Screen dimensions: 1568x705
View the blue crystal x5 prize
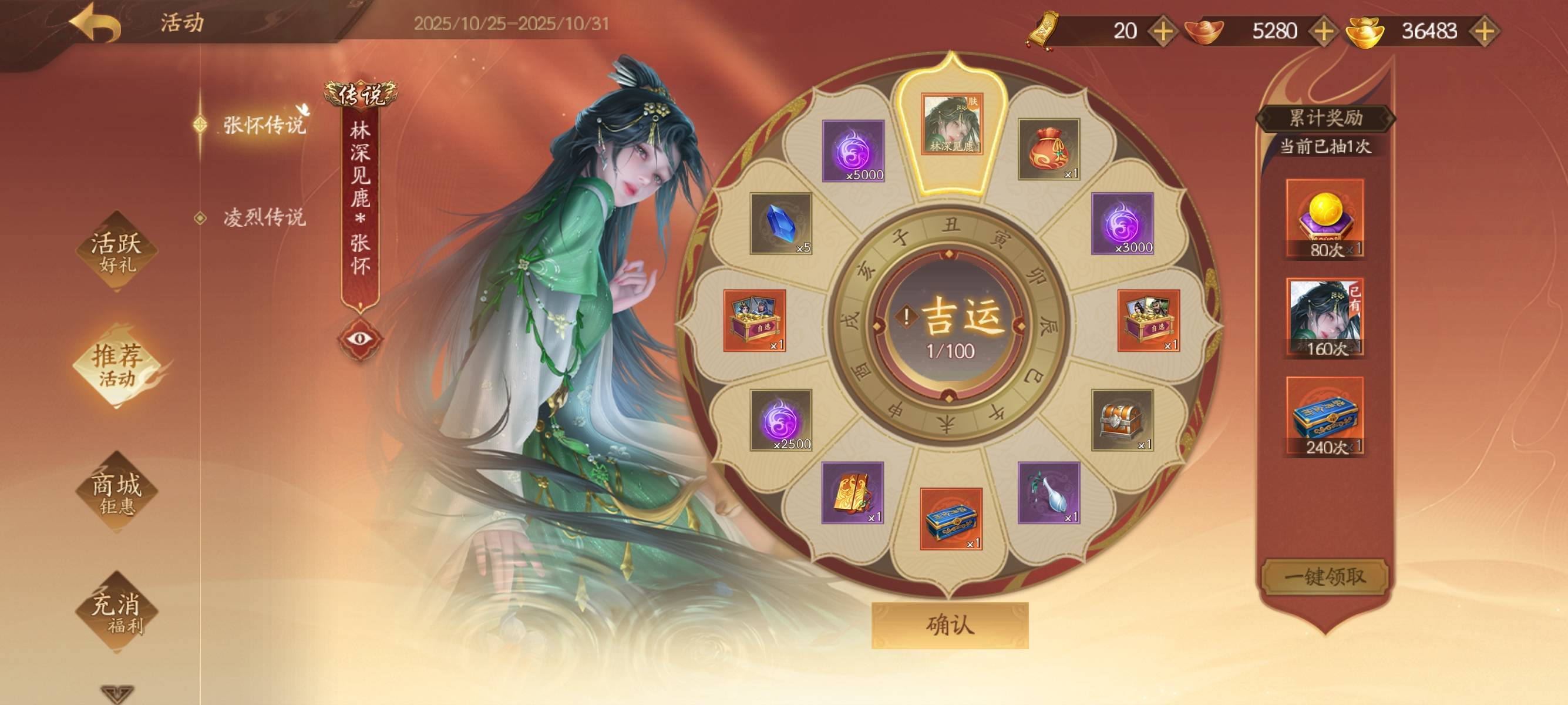780,223
